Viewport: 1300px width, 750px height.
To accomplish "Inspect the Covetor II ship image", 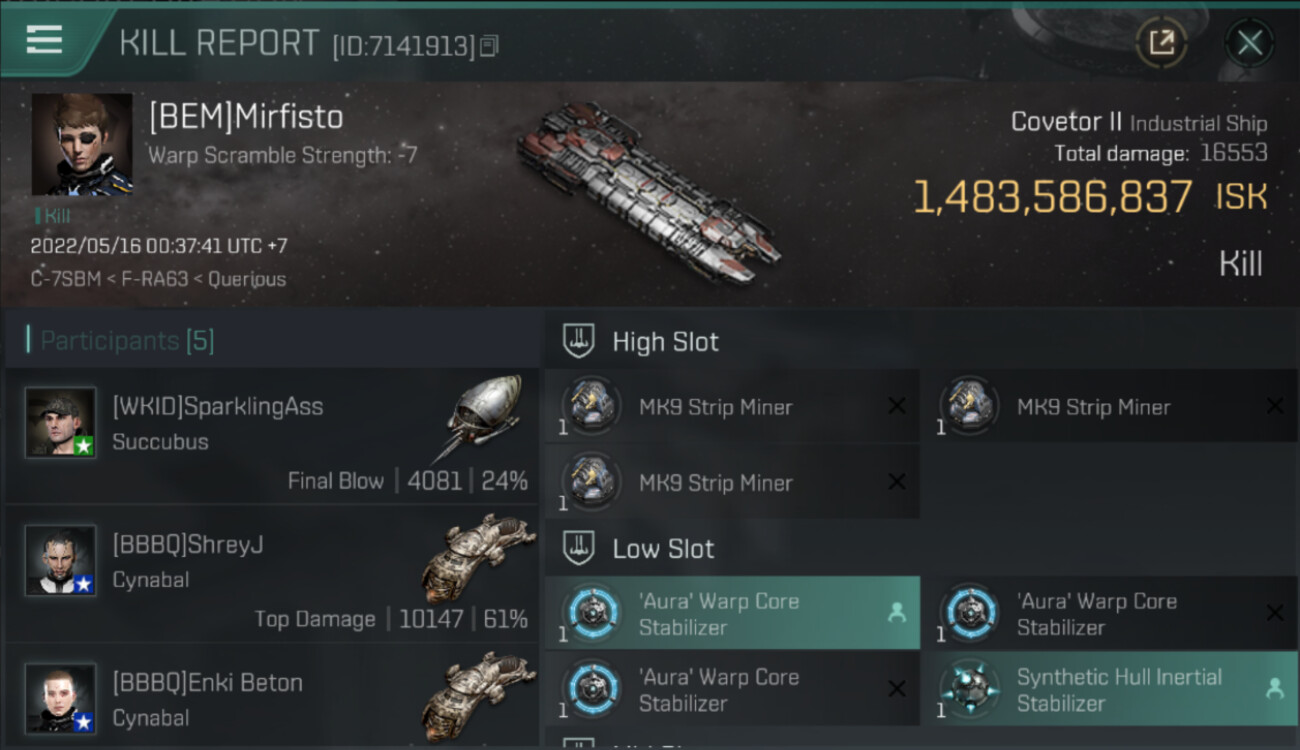I will [648, 192].
